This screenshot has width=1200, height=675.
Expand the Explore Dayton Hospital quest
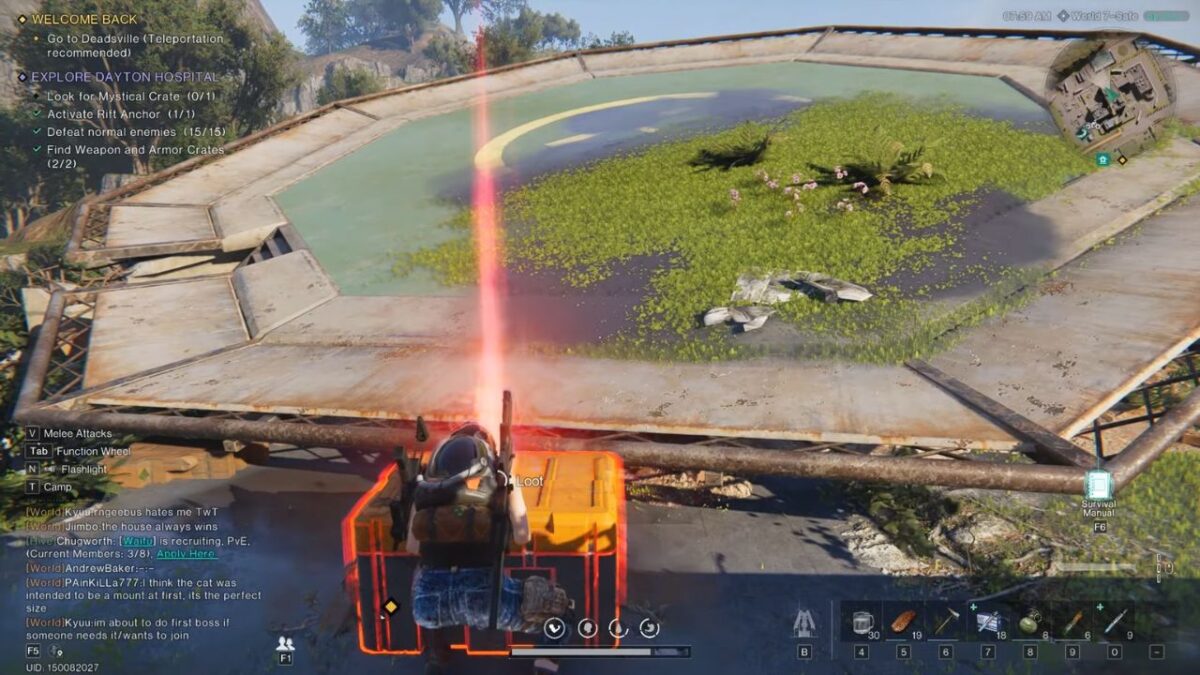coord(124,76)
